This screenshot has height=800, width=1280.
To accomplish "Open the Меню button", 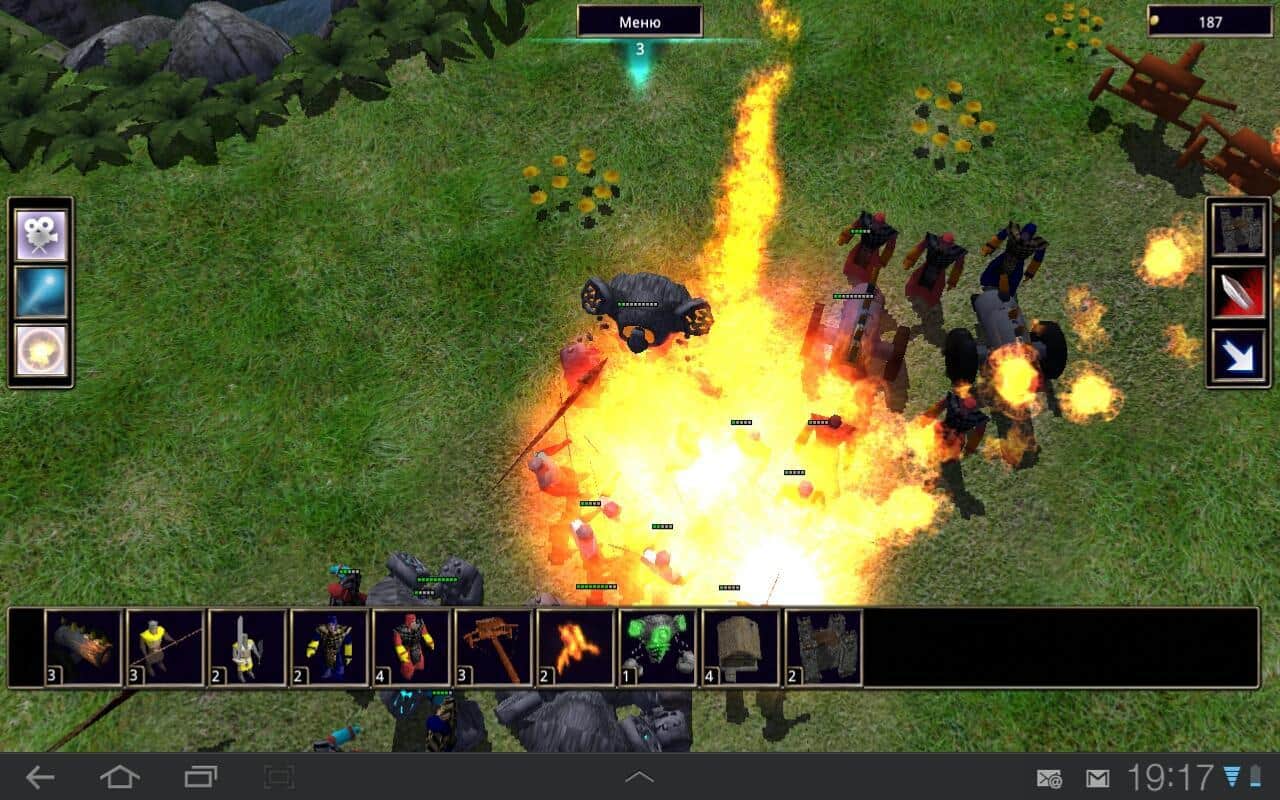I will coord(640,21).
